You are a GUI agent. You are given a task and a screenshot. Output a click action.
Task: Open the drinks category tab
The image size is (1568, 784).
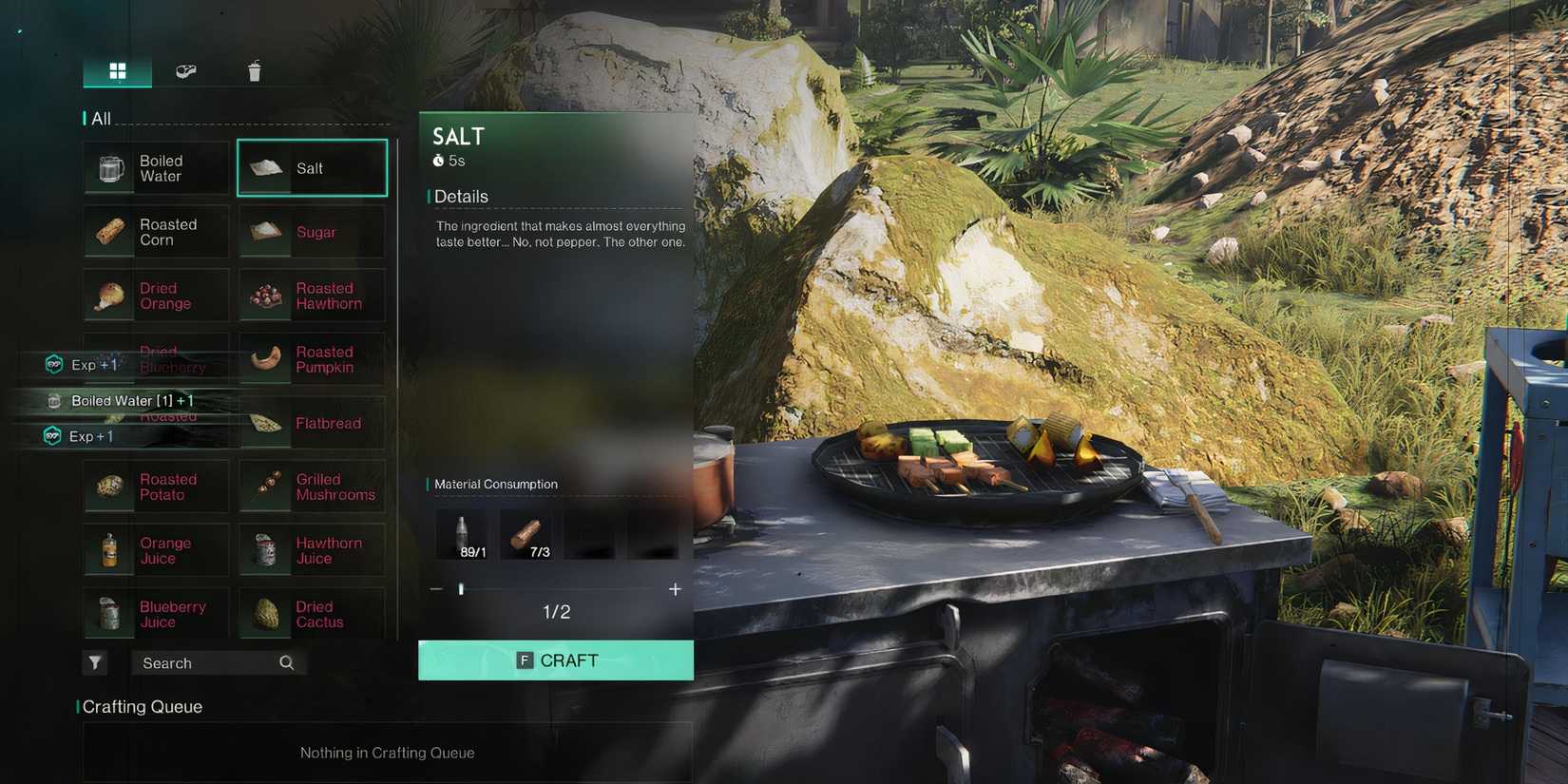[253, 69]
